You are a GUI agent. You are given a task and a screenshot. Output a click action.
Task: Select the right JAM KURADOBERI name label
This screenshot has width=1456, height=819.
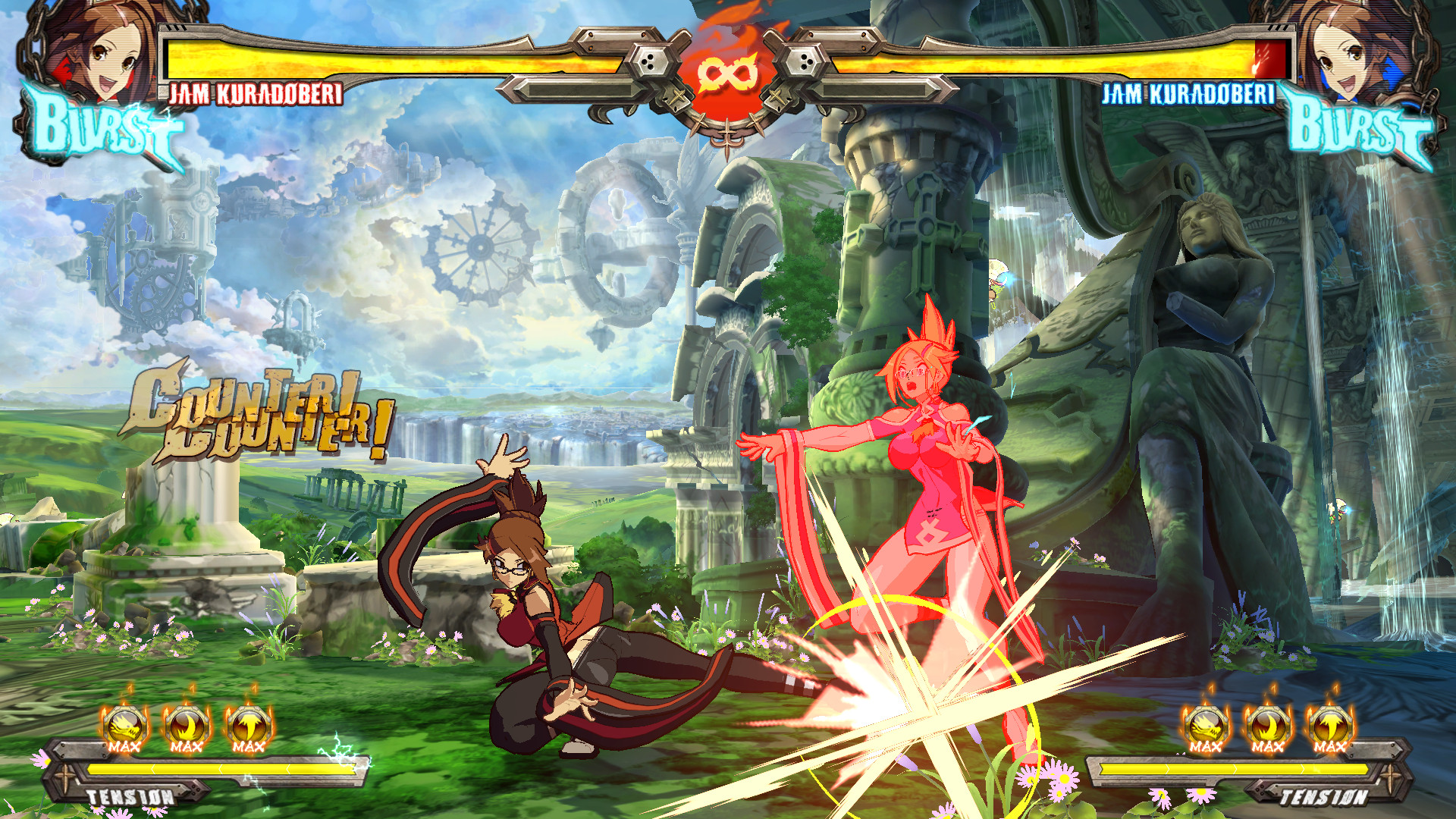click(1188, 95)
